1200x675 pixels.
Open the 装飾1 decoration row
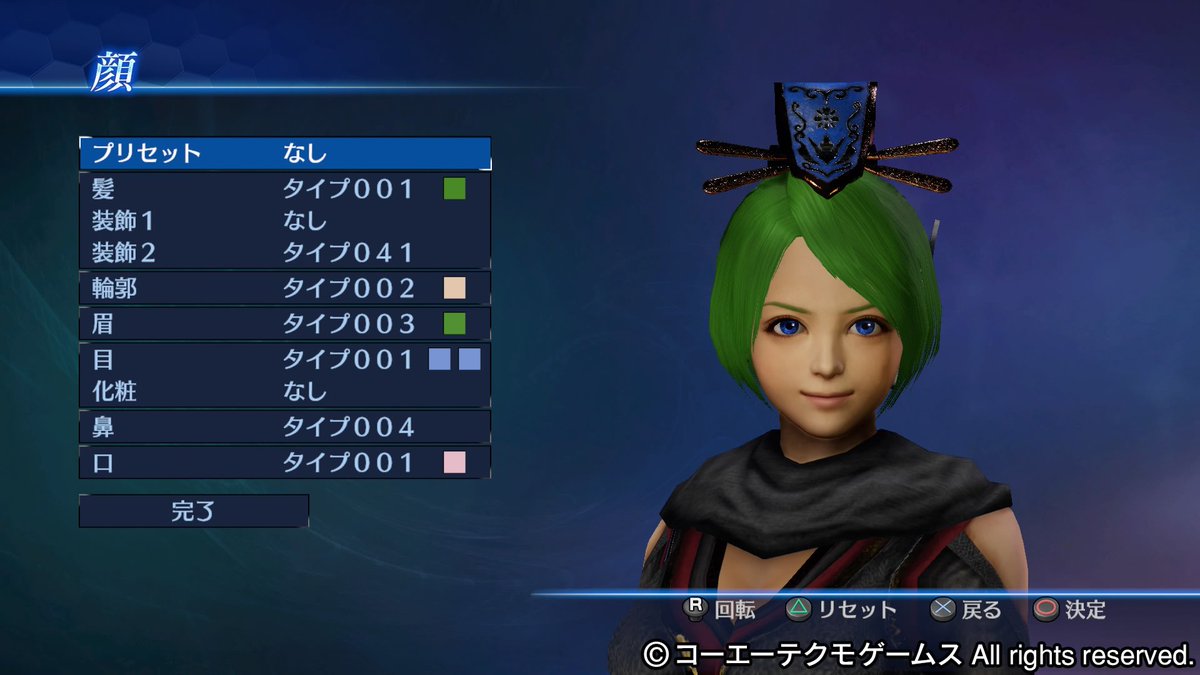(x=285, y=220)
